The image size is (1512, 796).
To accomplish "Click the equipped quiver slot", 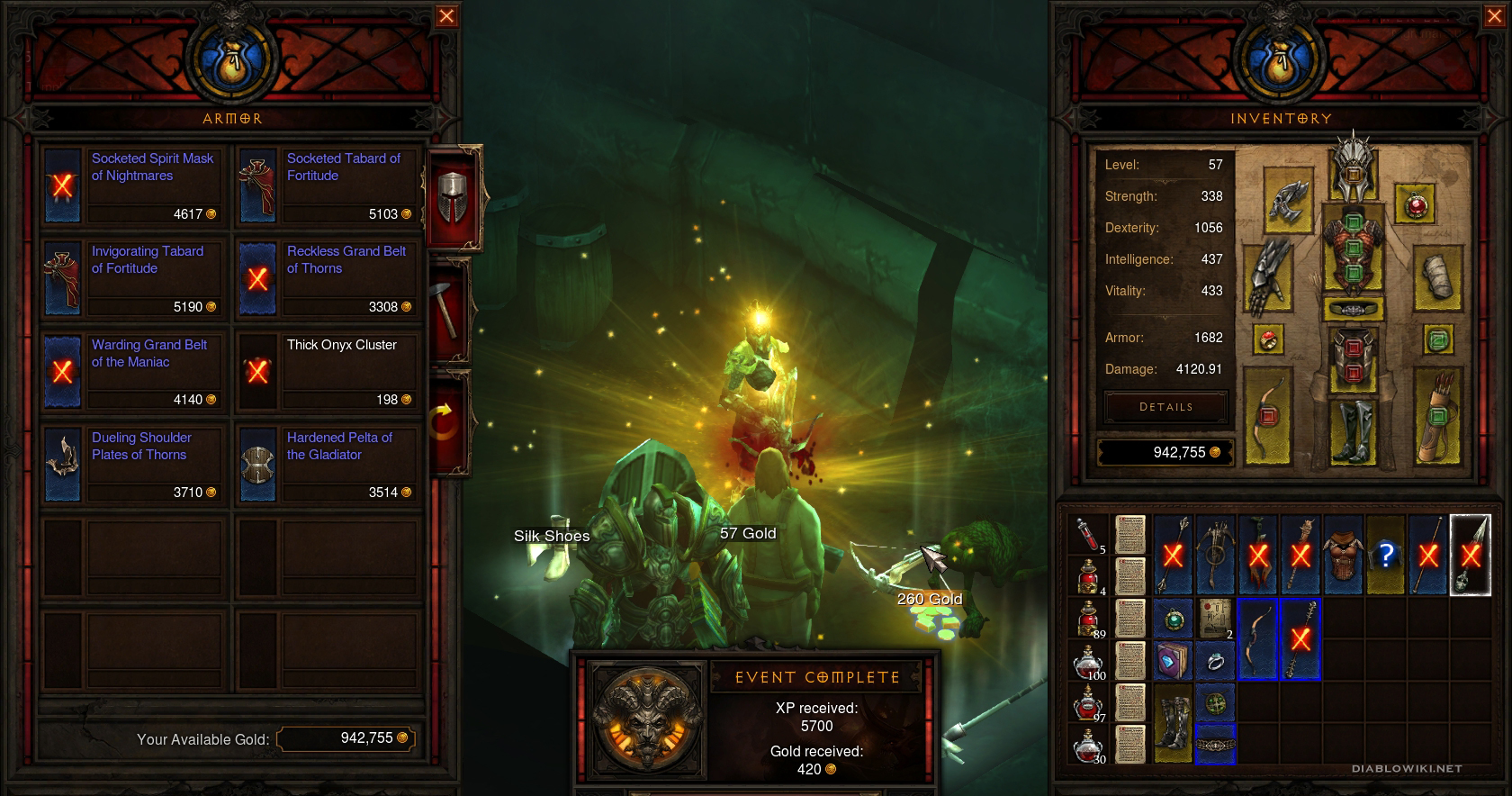I will coord(1436,416).
